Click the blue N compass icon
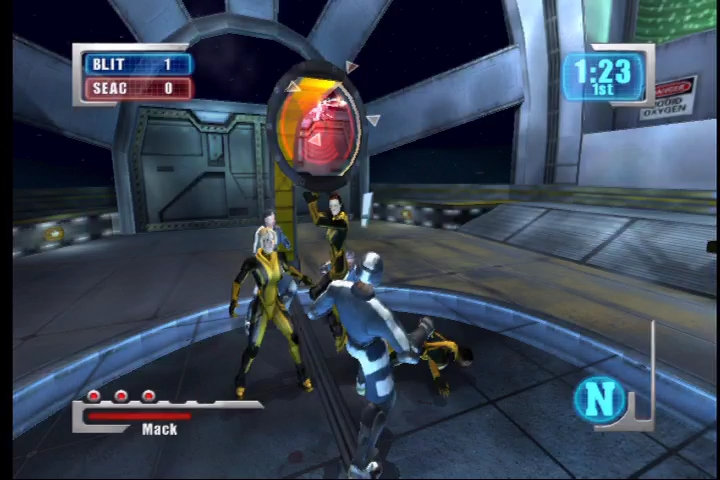This screenshot has width=720, height=480. [x=600, y=399]
